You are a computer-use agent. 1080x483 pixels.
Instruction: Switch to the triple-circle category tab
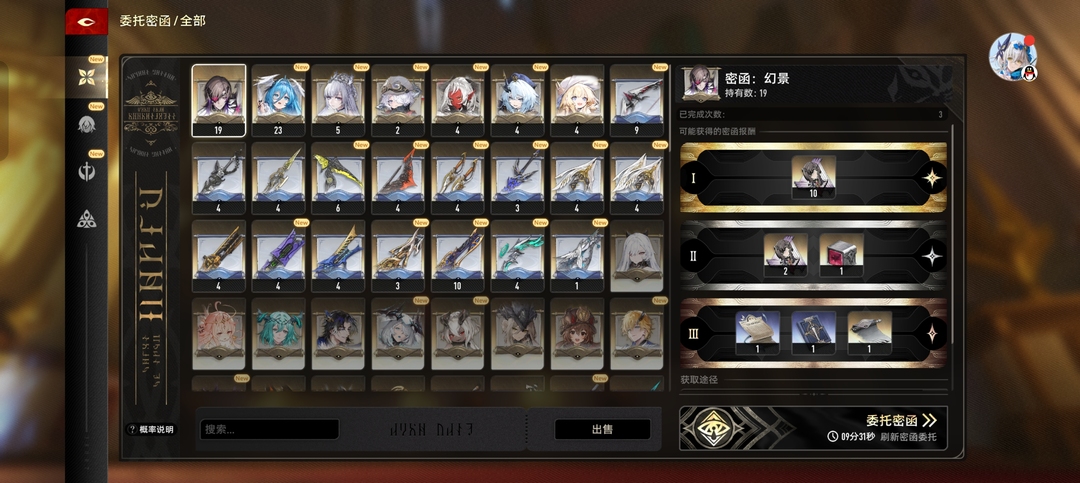(87, 219)
